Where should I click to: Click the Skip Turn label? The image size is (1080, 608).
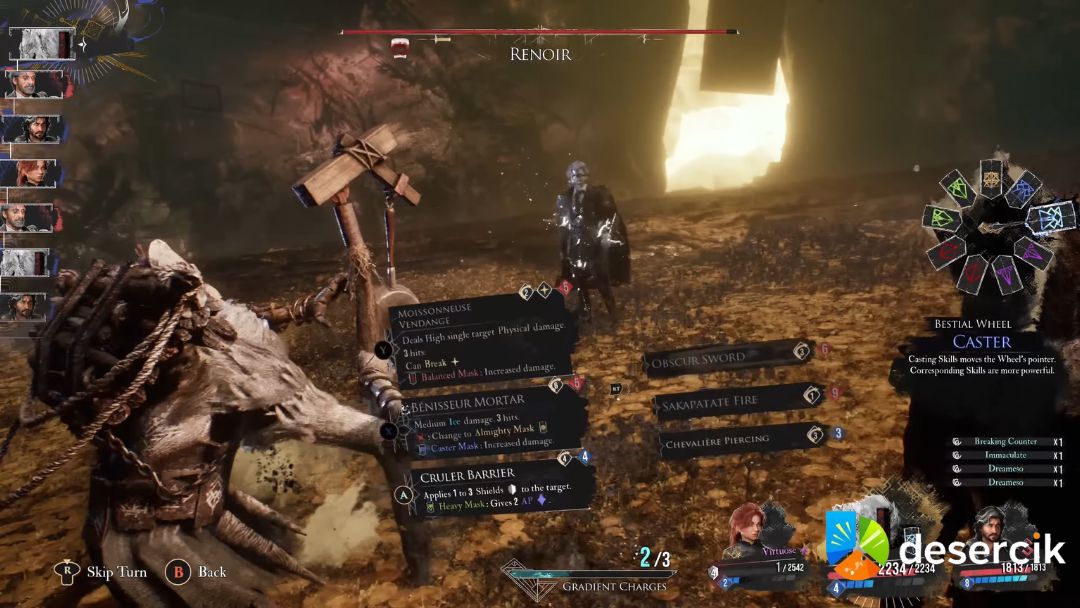tap(116, 572)
